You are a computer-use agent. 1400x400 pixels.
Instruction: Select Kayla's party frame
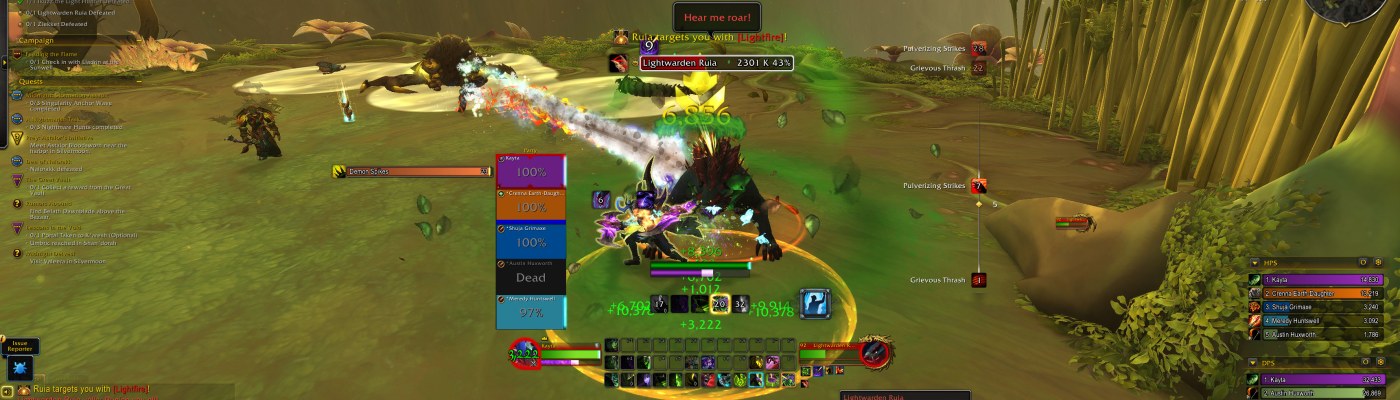[531, 171]
